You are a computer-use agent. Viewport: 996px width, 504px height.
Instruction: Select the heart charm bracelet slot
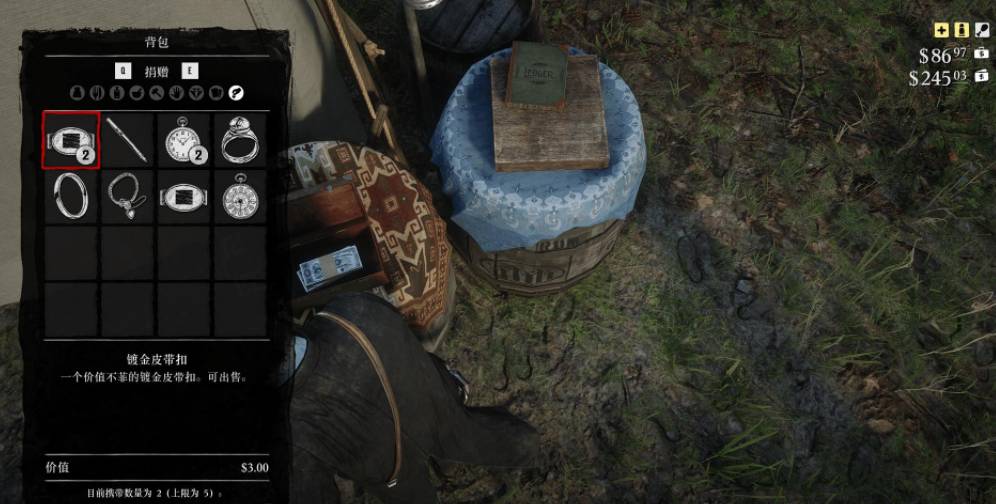point(127,196)
